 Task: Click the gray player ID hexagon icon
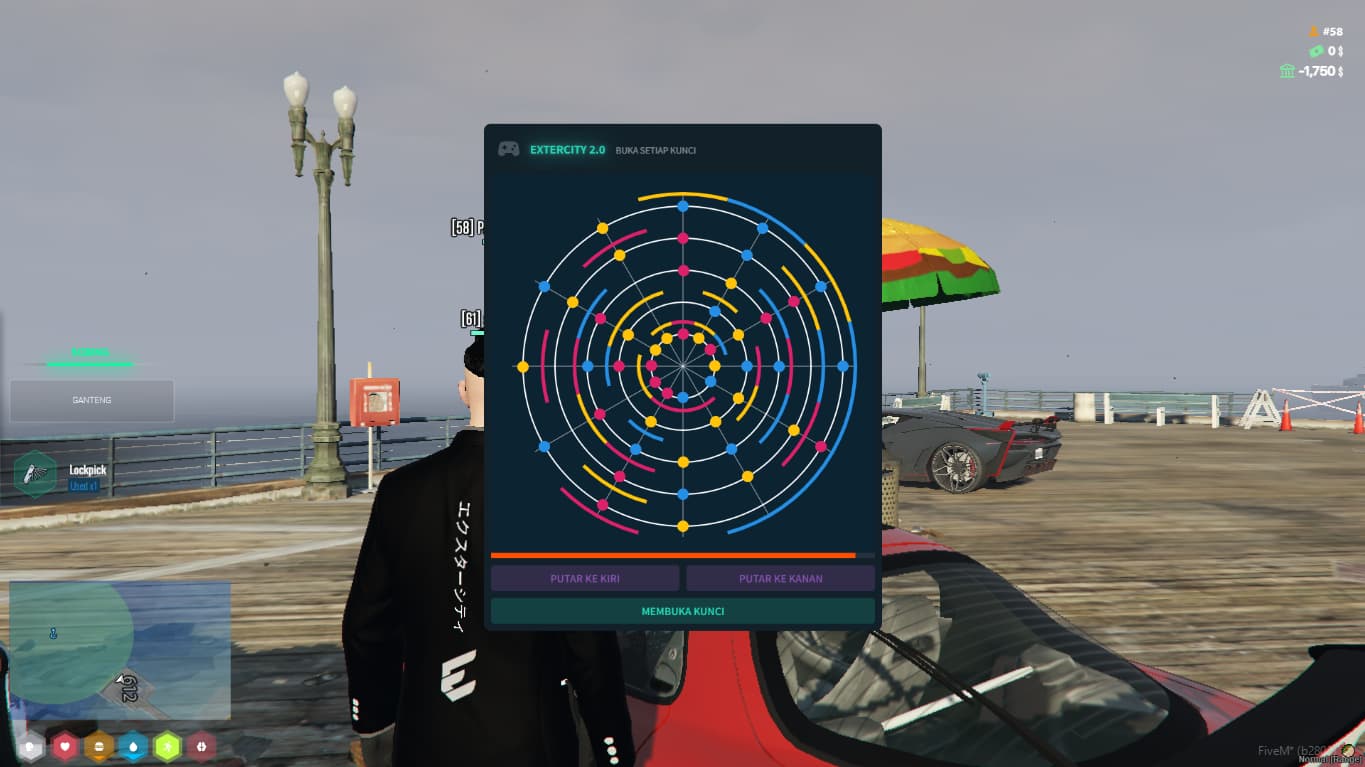point(29,745)
